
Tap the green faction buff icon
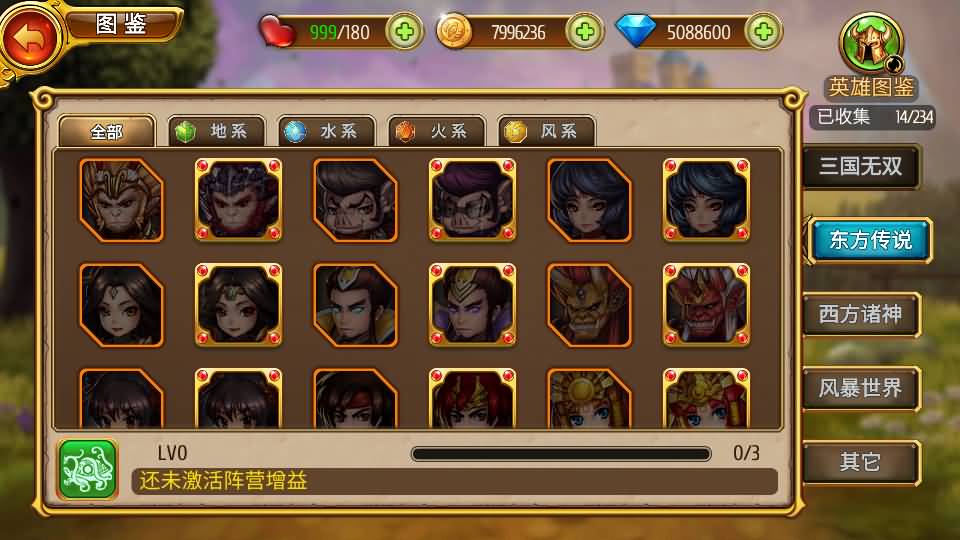[88, 468]
